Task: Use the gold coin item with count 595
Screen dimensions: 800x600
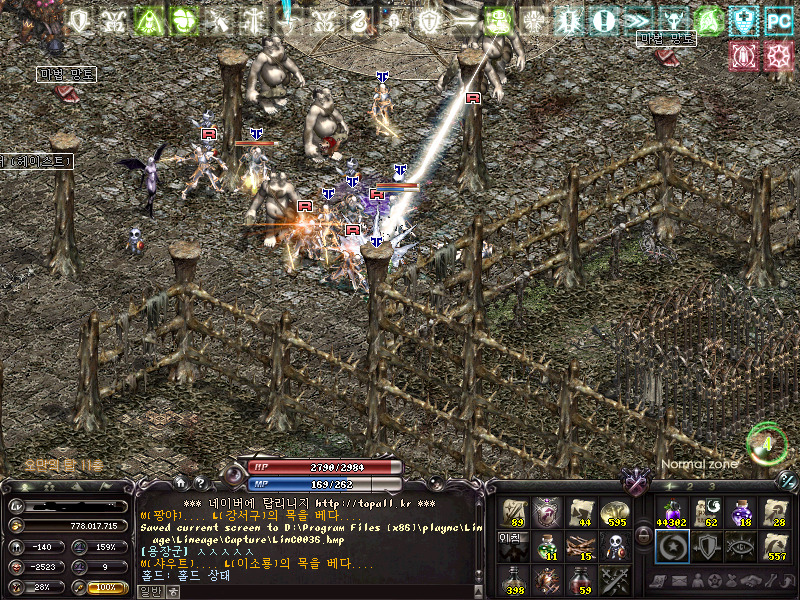Action: point(615,513)
